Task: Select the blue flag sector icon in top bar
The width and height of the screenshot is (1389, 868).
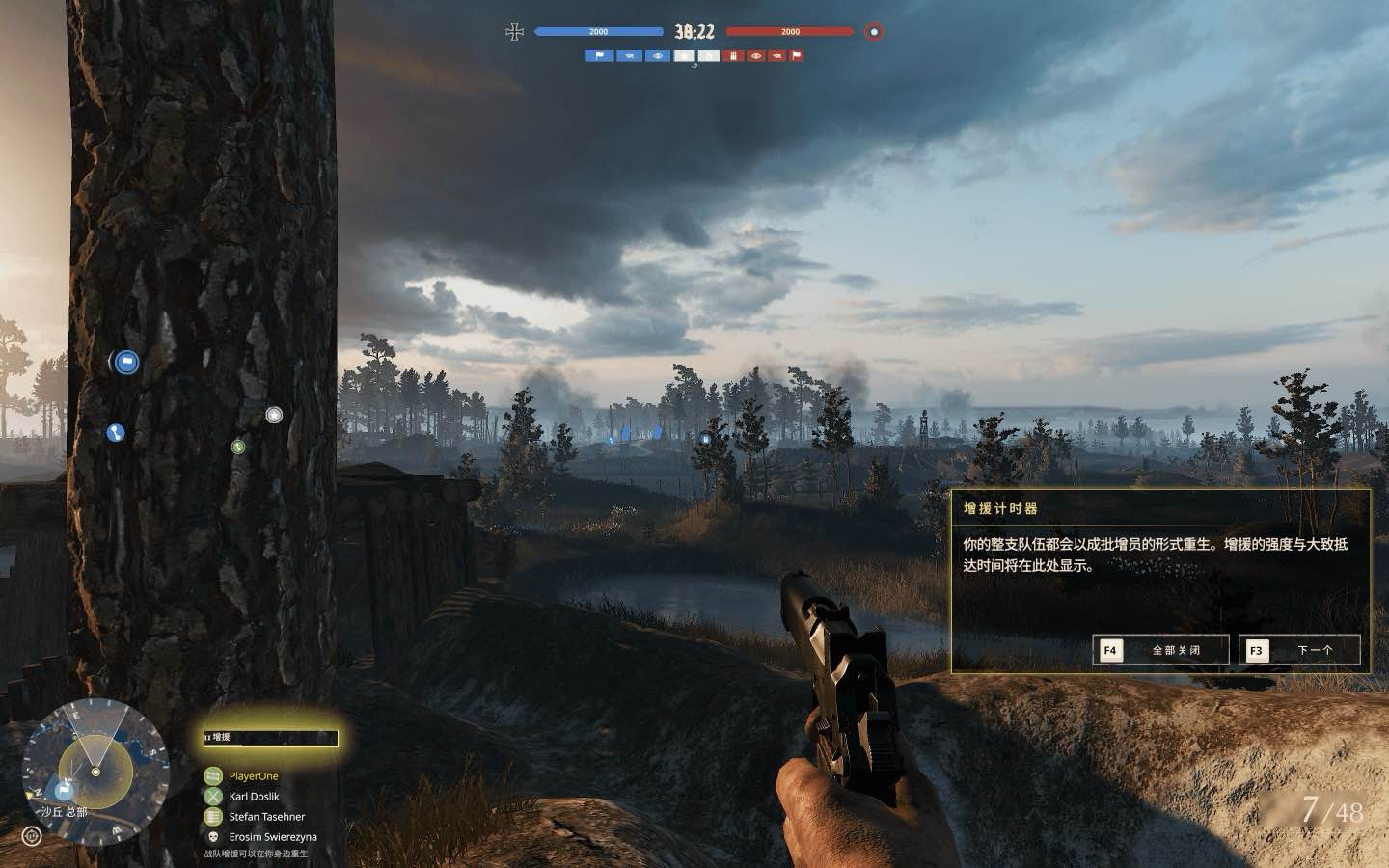Action: point(599,56)
